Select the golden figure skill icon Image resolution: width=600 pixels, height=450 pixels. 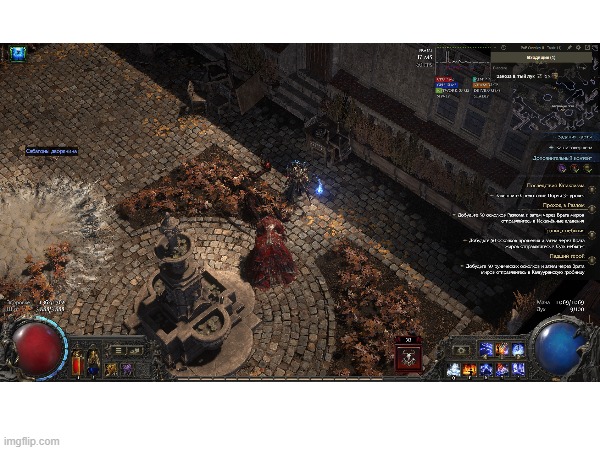(109, 369)
